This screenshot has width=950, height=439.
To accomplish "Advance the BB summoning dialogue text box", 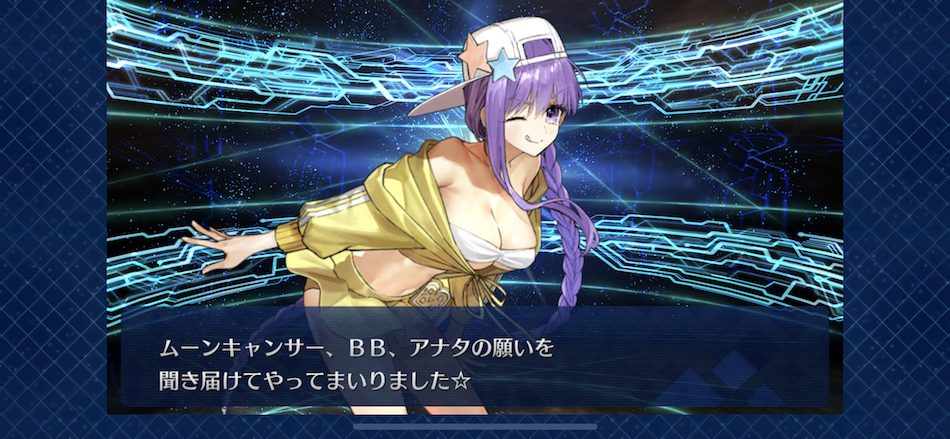I will pos(474,364).
